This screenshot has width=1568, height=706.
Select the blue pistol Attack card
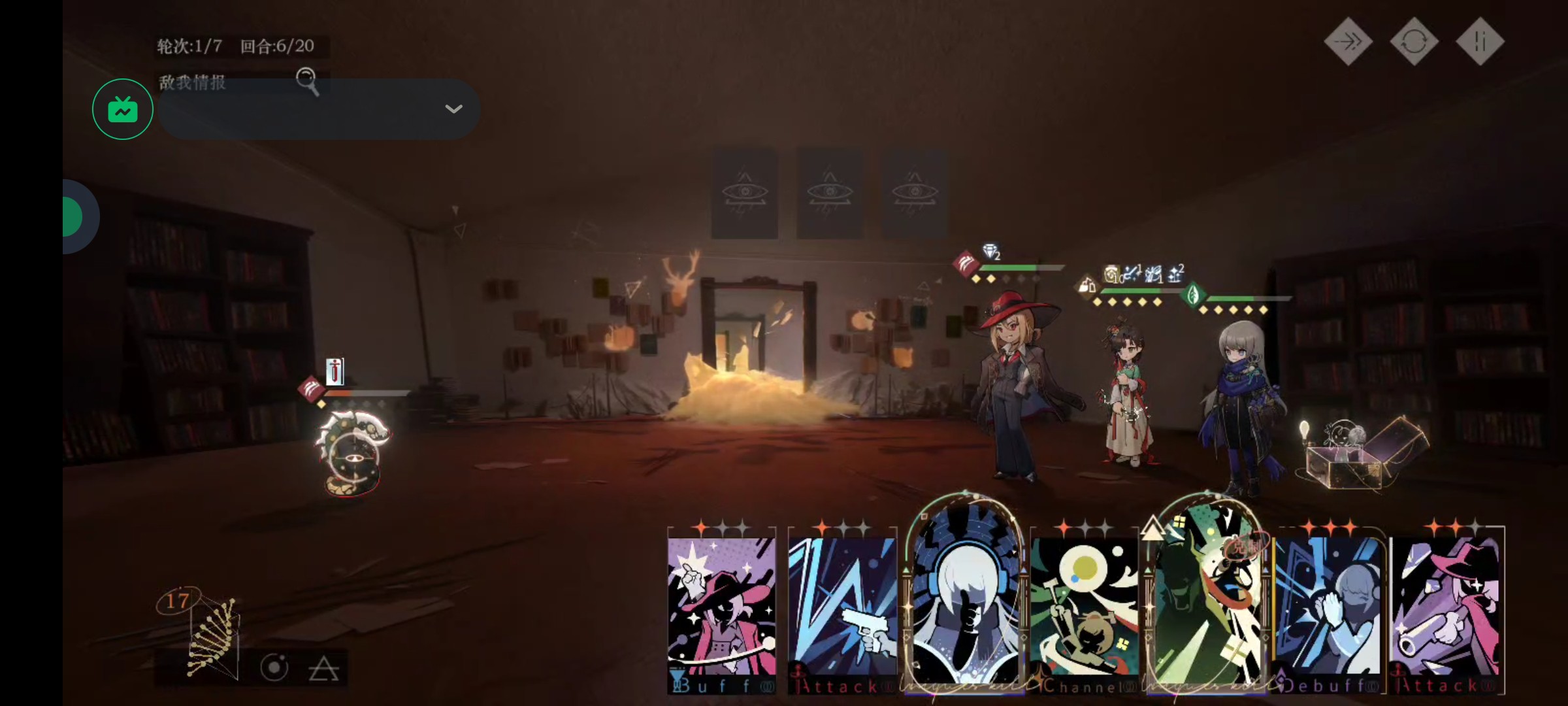pos(842,608)
